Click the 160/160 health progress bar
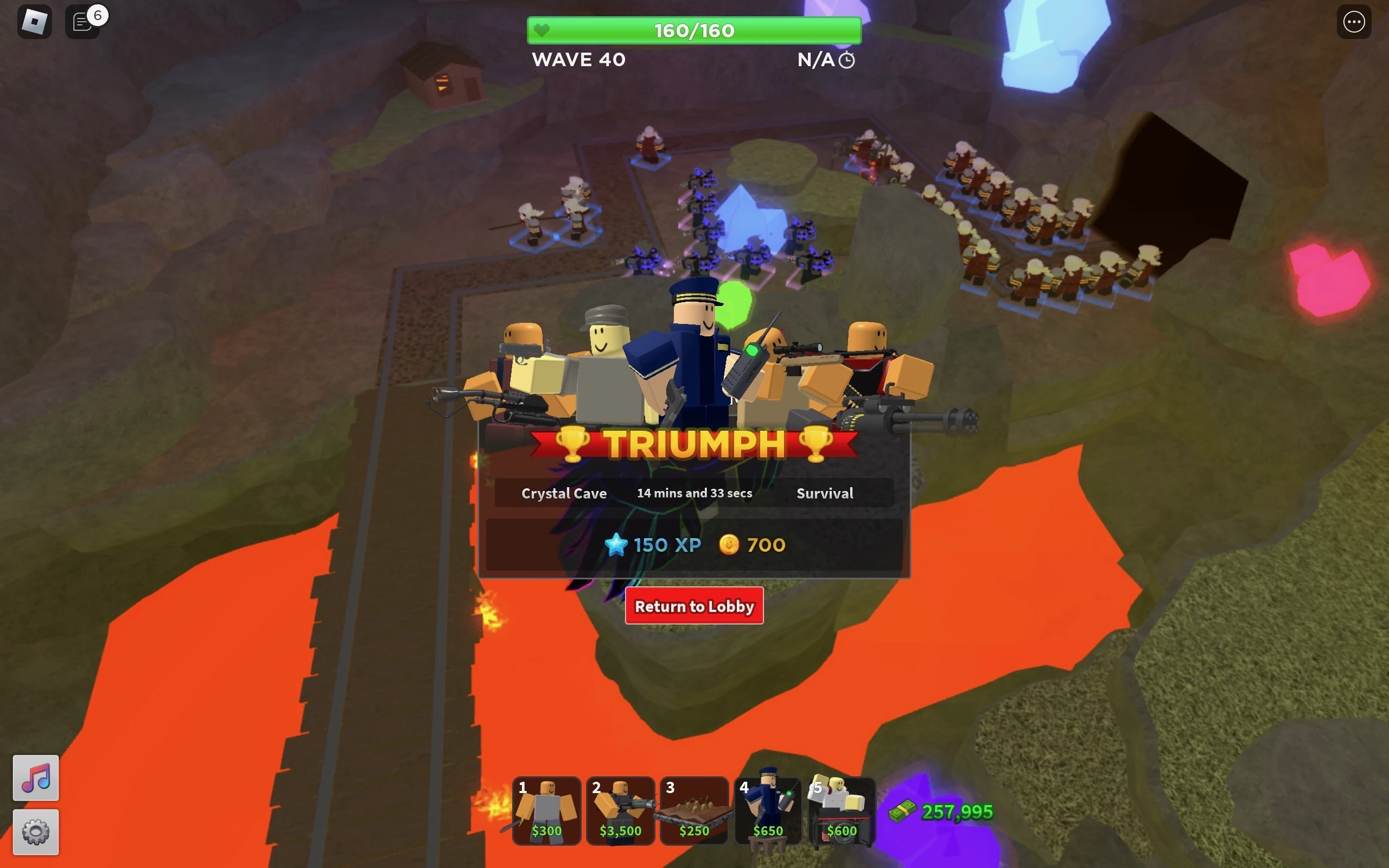 pyautogui.click(x=693, y=30)
